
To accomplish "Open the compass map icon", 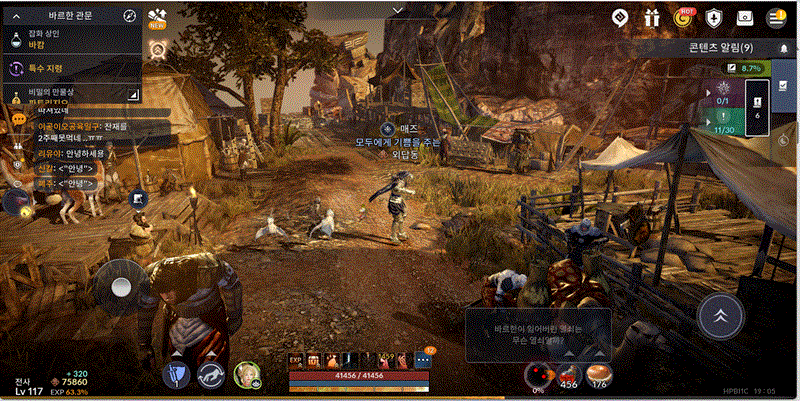I will click(129, 16).
